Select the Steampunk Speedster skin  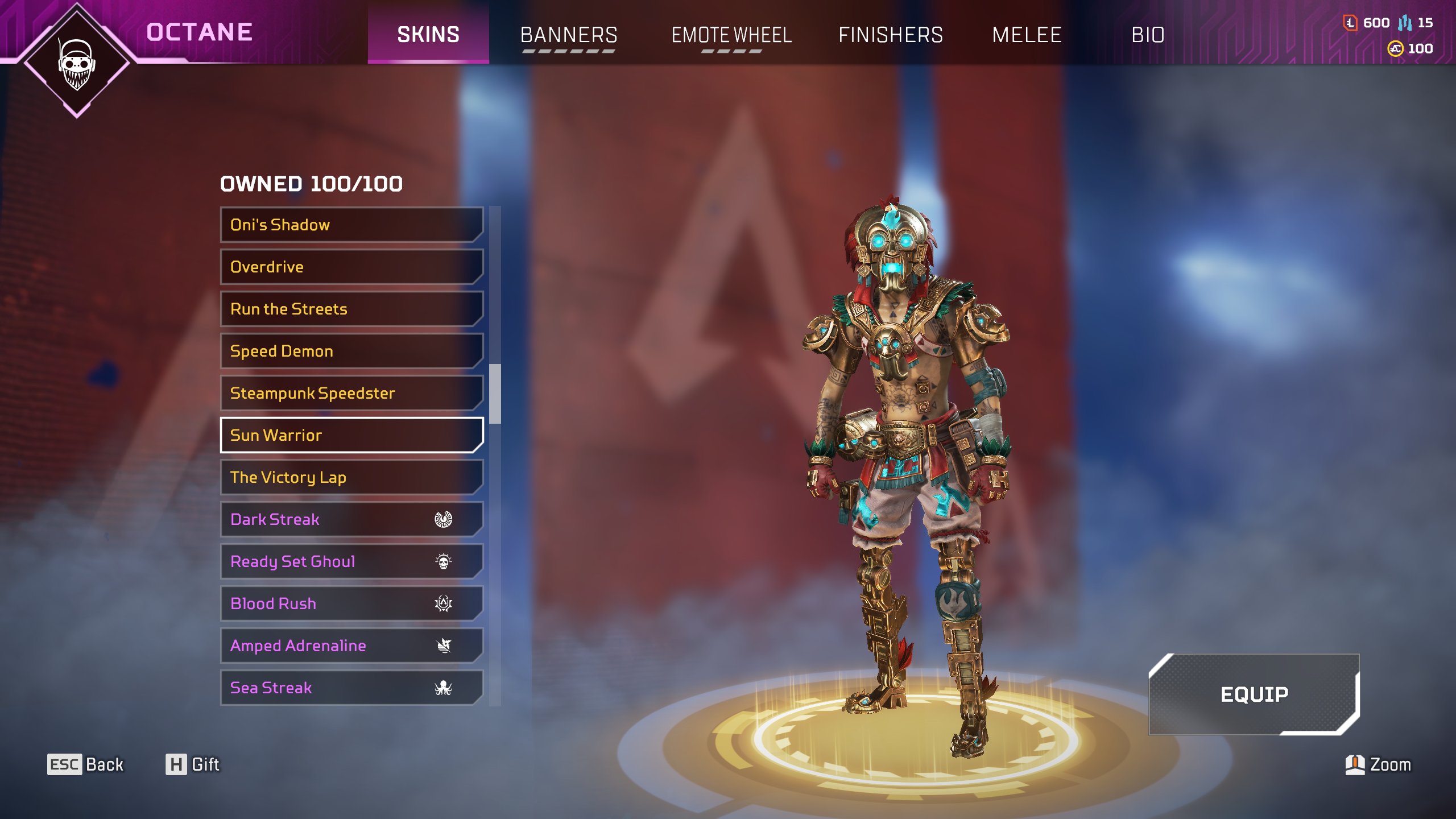tap(351, 393)
